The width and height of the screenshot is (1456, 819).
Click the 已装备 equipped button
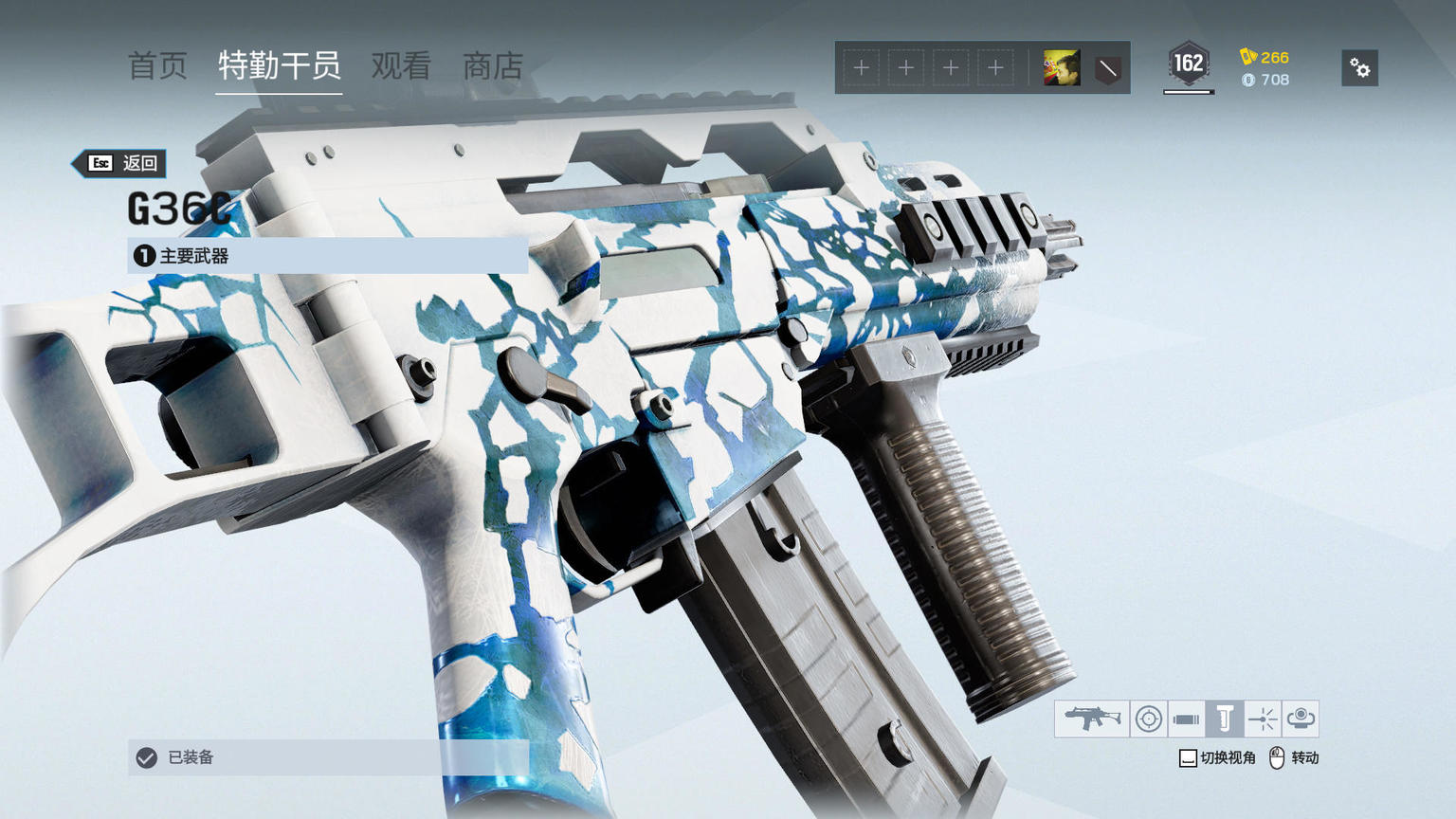tap(327, 757)
